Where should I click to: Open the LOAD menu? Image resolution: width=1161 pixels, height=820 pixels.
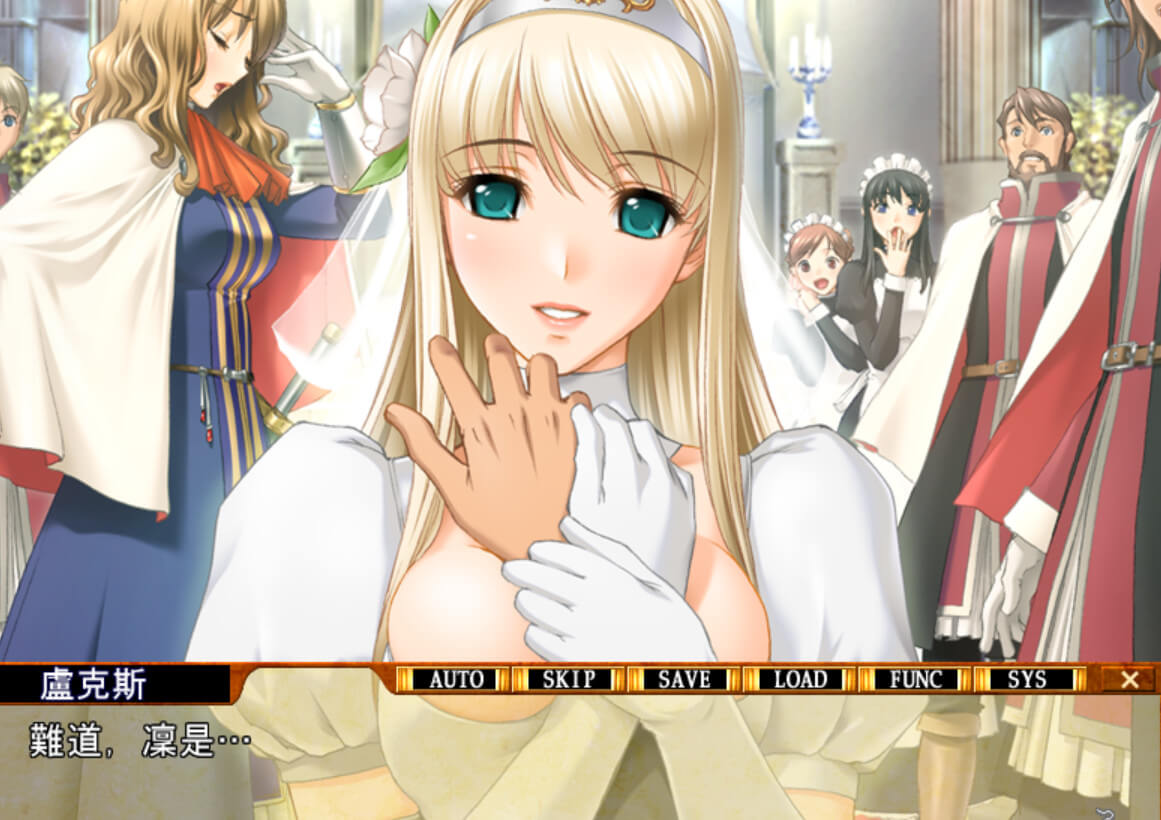tap(800, 680)
